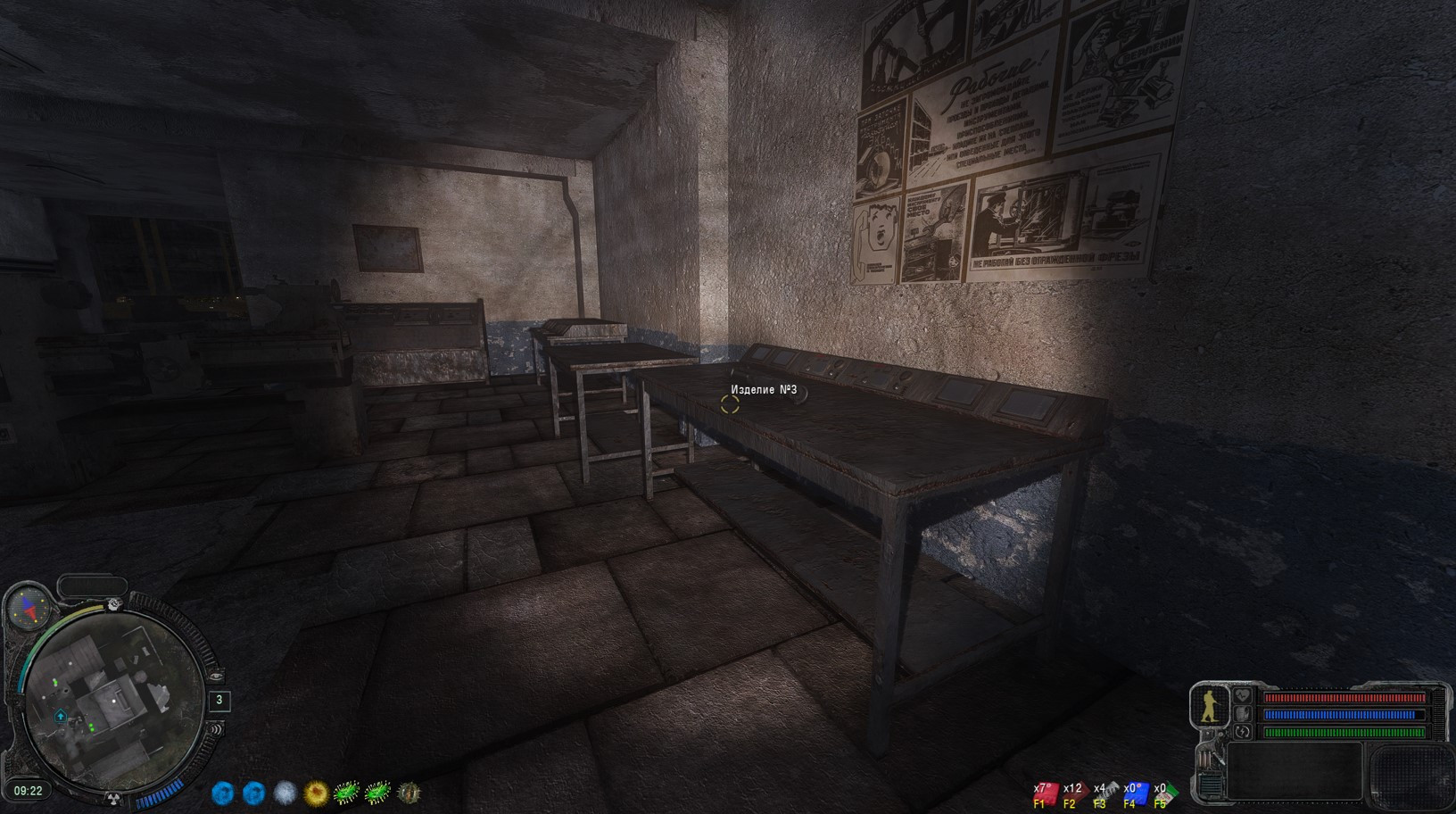Image resolution: width=1456 pixels, height=814 pixels.
Task: Use the red medkit in slot F1
Action: point(1045,794)
